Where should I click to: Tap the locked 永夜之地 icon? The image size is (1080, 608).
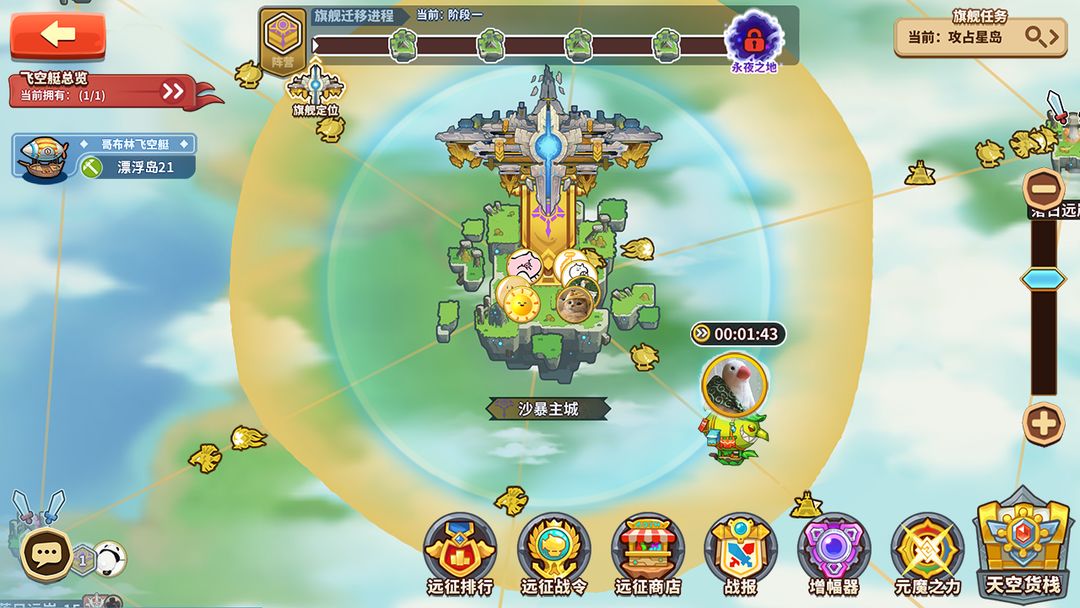[x=753, y=40]
